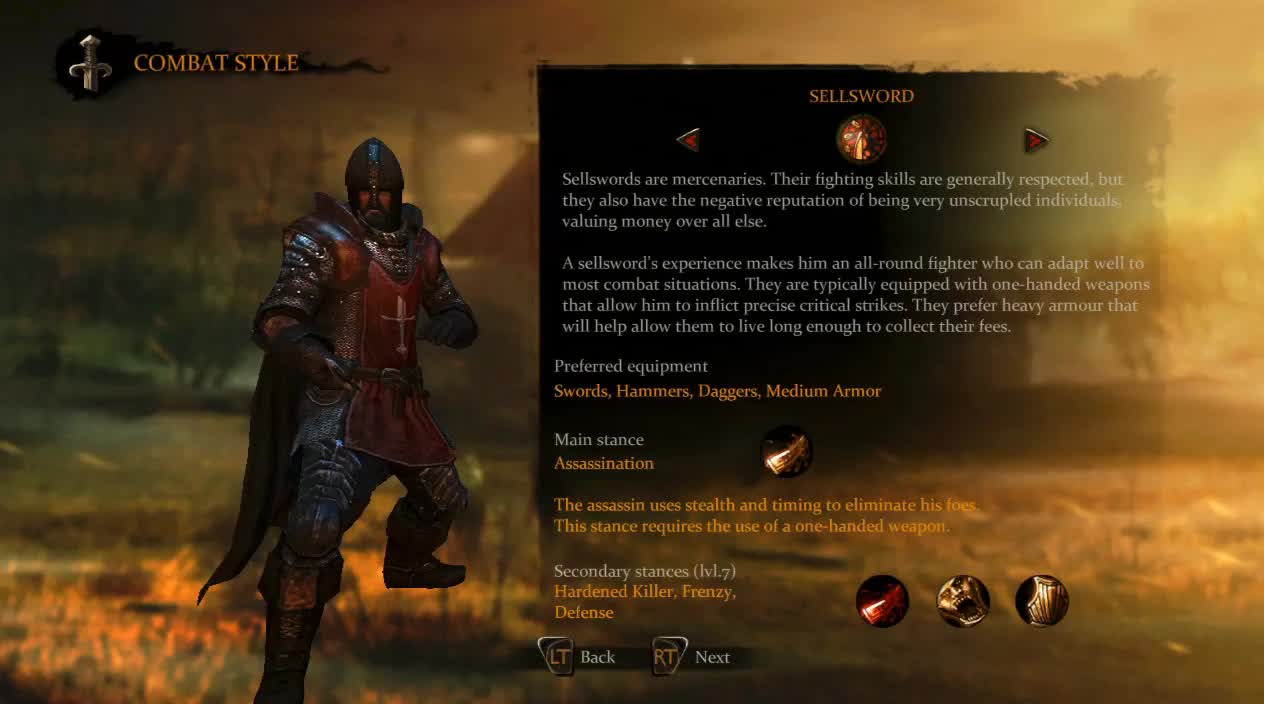Viewport: 1264px width, 704px height.
Task: Choose the Defense shield stance icon
Action: coord(1042,601)
